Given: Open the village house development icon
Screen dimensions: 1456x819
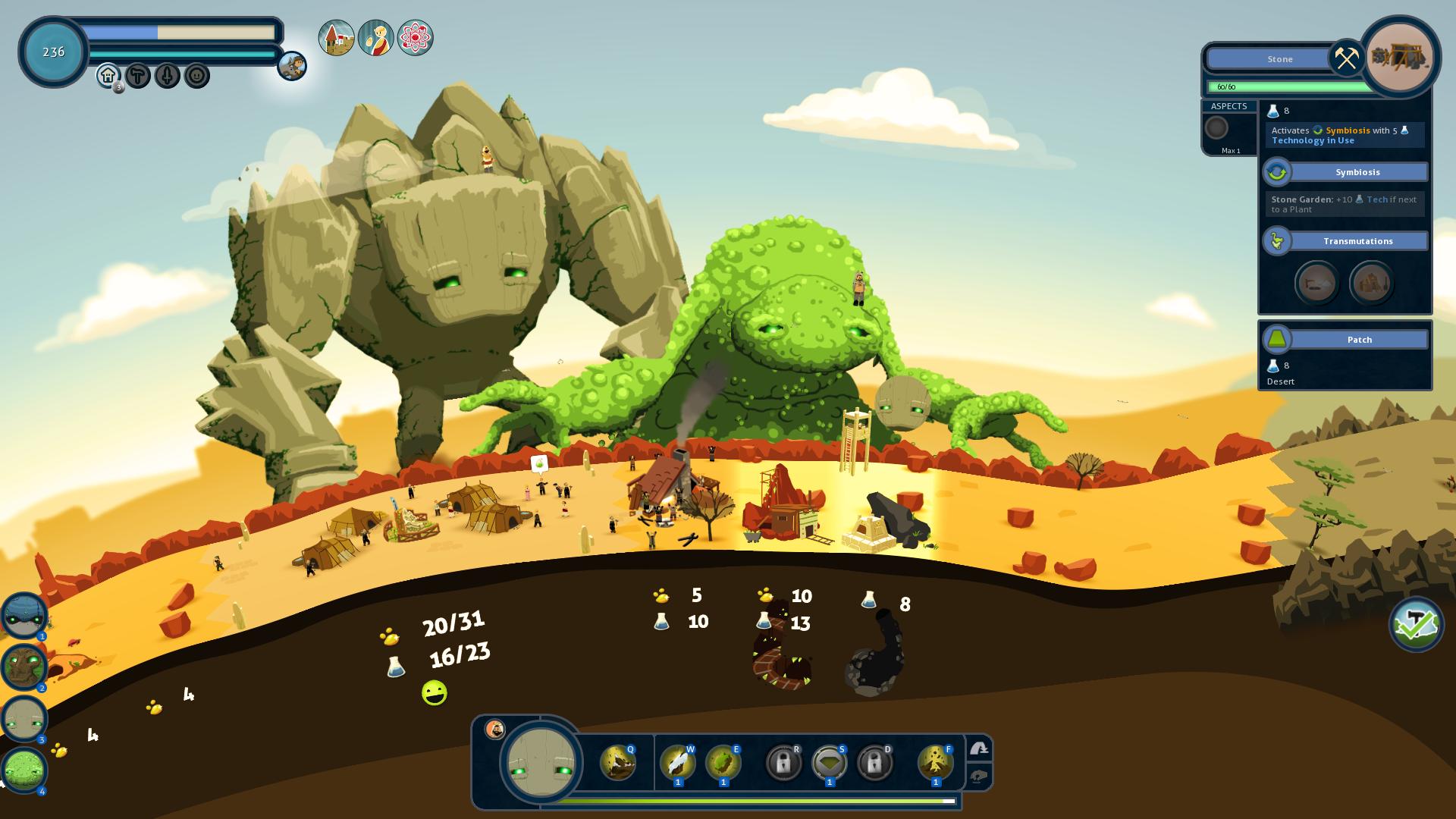Looking at the screenshot, I should pyautogui.click(x=336, y=38).
